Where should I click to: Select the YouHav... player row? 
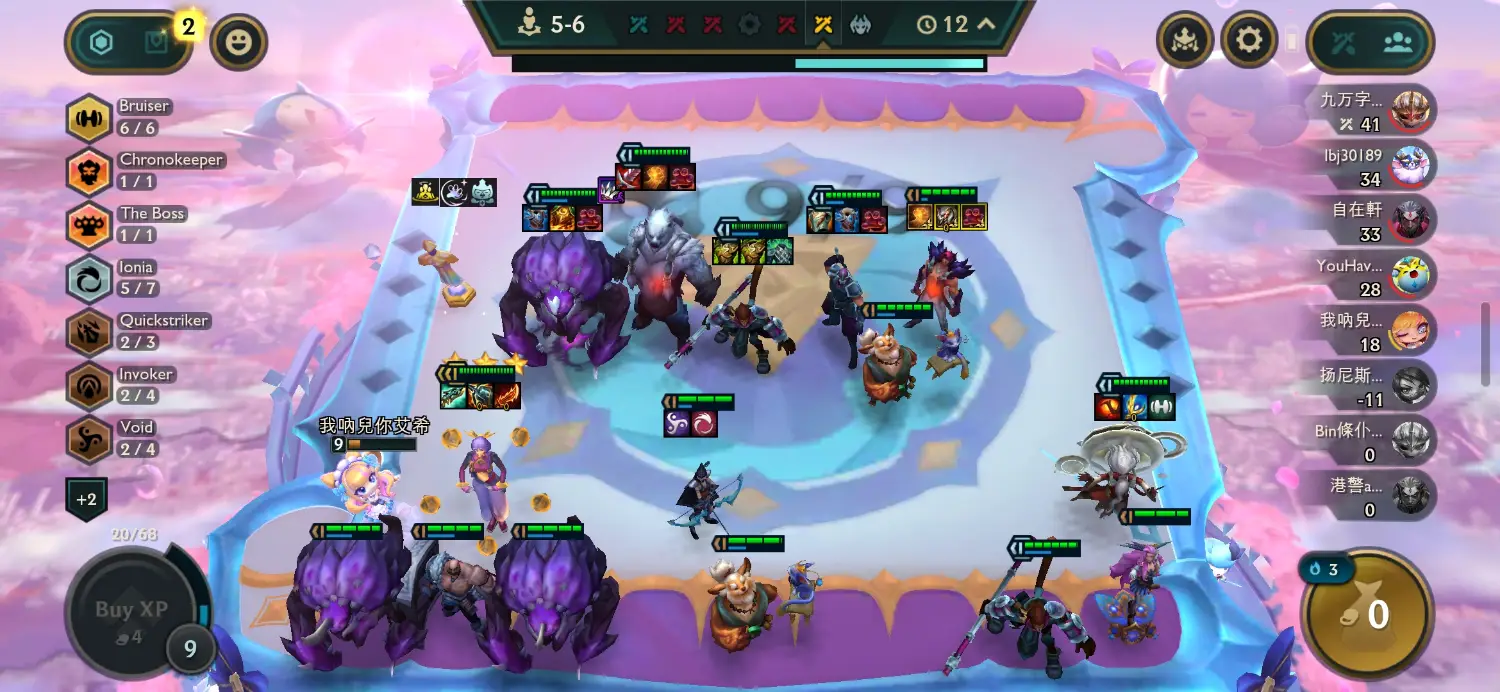(x=1376, y=276)
